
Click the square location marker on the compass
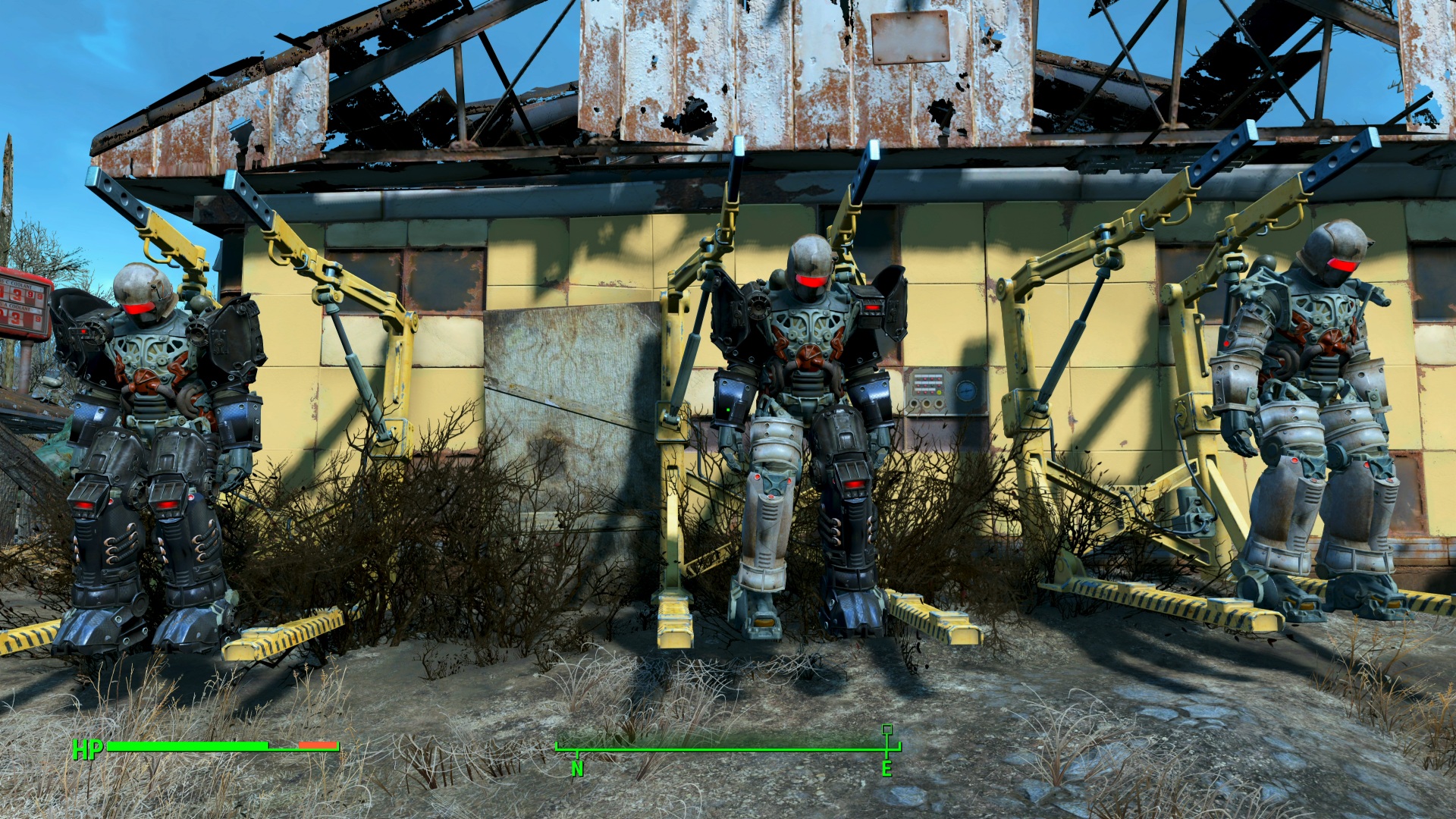click(886, 730)
